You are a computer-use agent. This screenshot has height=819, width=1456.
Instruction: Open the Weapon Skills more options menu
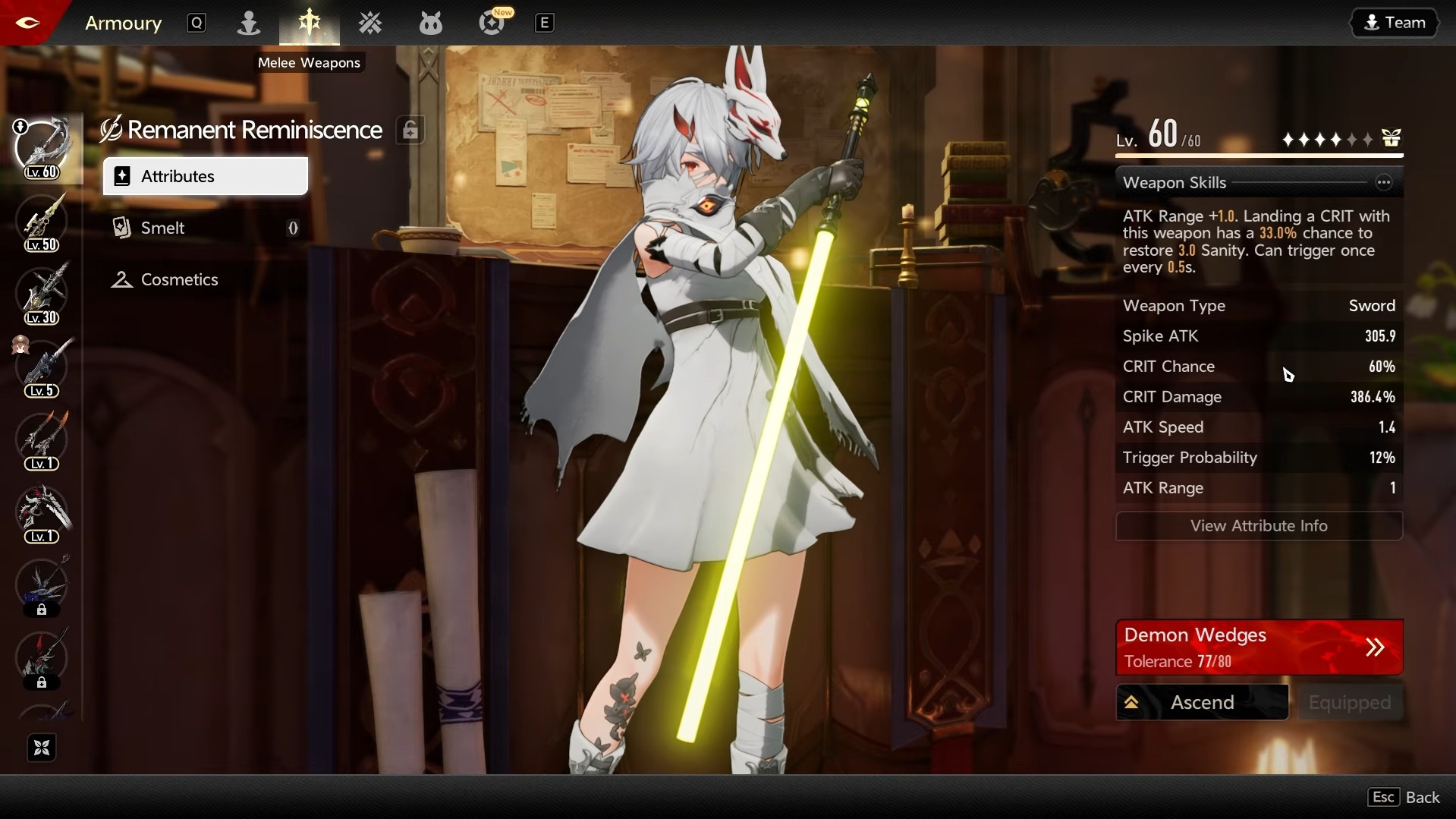(x=1385, y=182)
